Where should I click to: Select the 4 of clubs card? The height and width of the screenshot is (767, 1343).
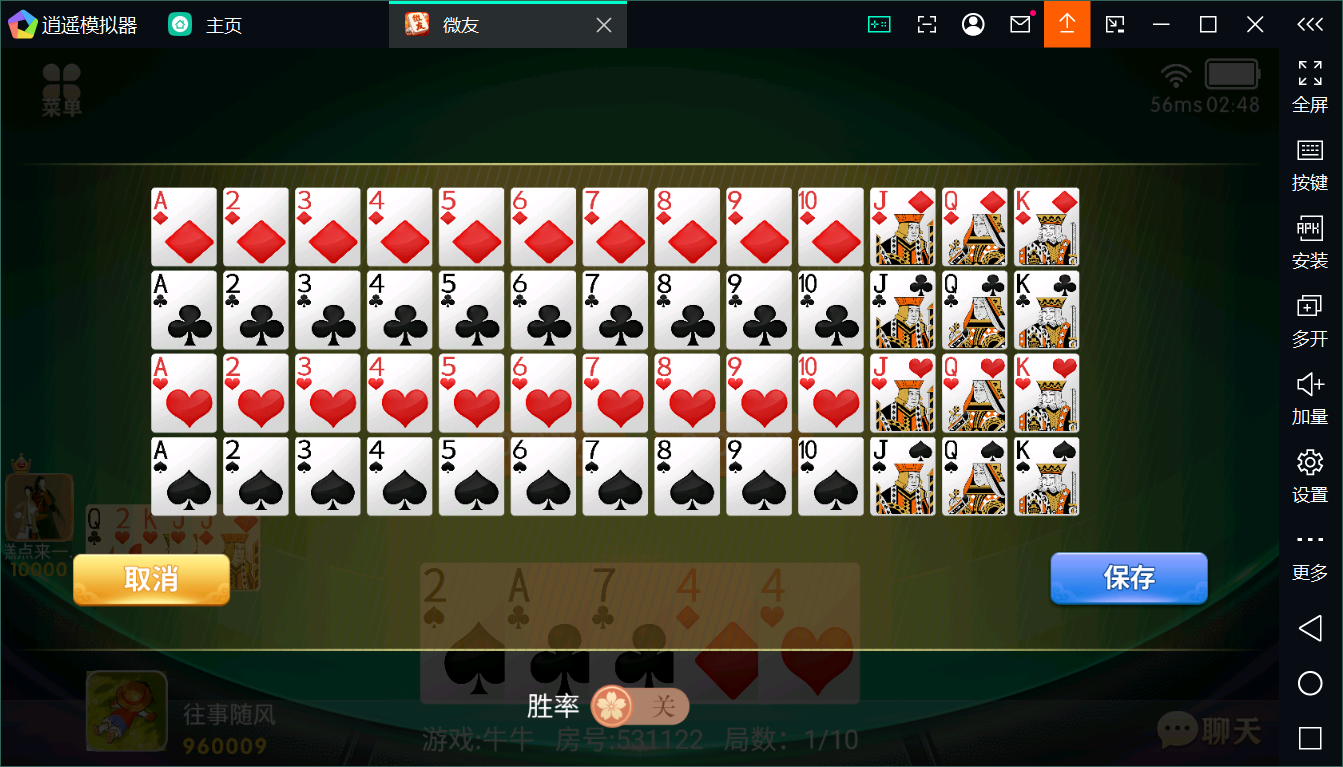tap(400, 310)
